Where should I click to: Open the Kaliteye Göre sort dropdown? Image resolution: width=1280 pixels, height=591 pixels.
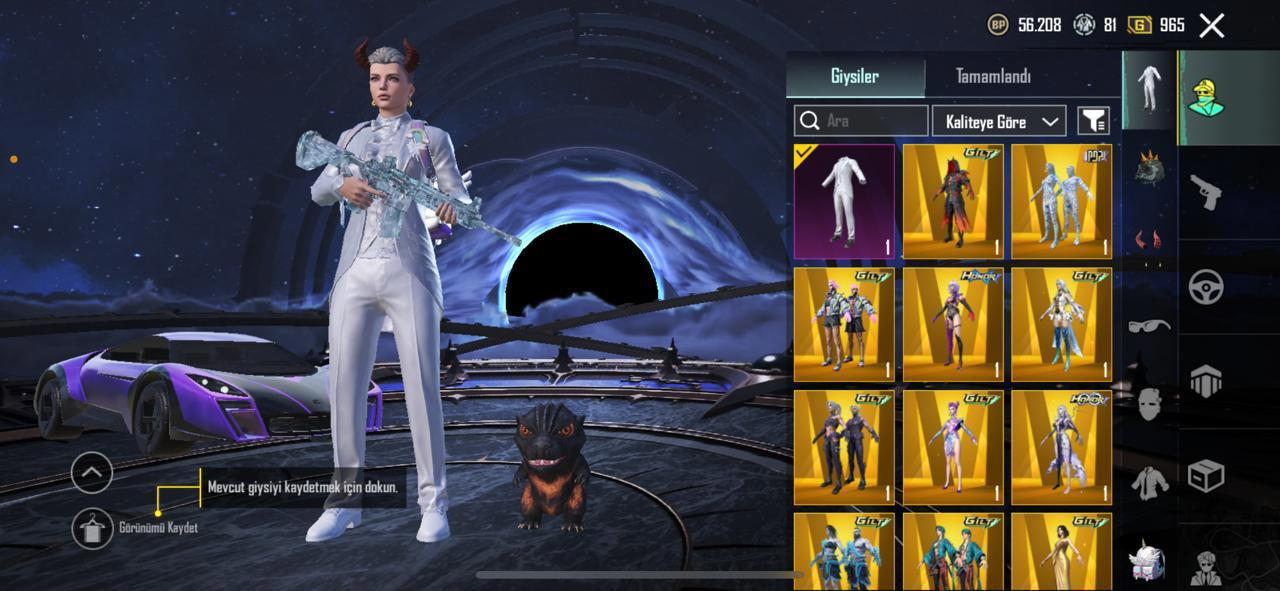pyautogui.click(x=998, y=121)
